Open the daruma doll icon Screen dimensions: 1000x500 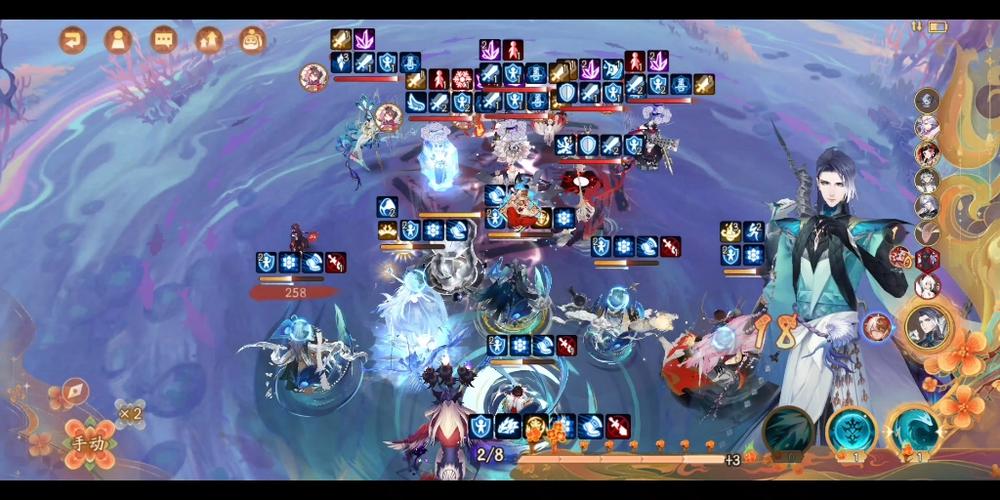pyautogui.click(x=253, y=40)
